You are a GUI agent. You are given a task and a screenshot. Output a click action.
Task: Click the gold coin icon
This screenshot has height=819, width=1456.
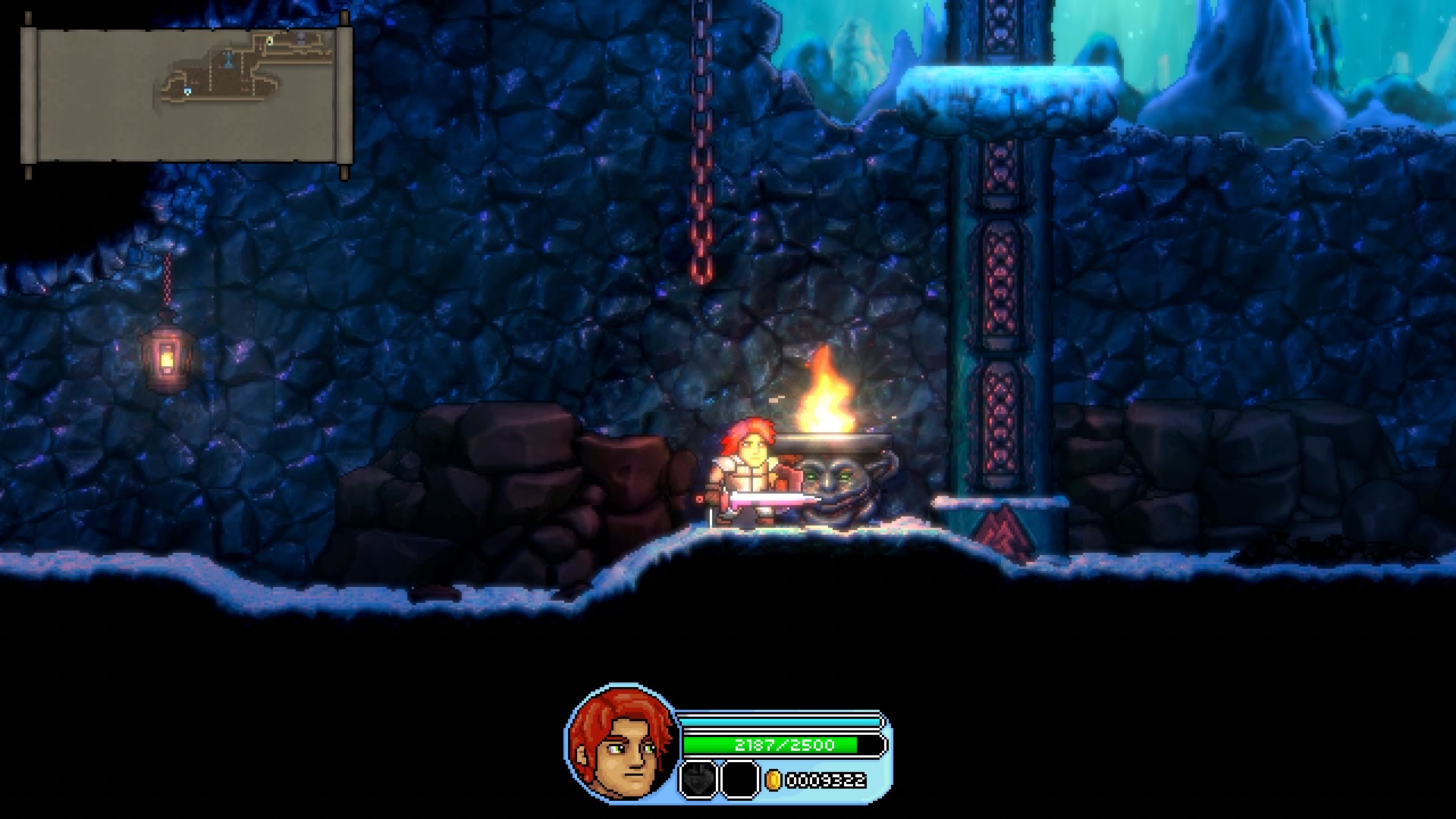(773, 780)
